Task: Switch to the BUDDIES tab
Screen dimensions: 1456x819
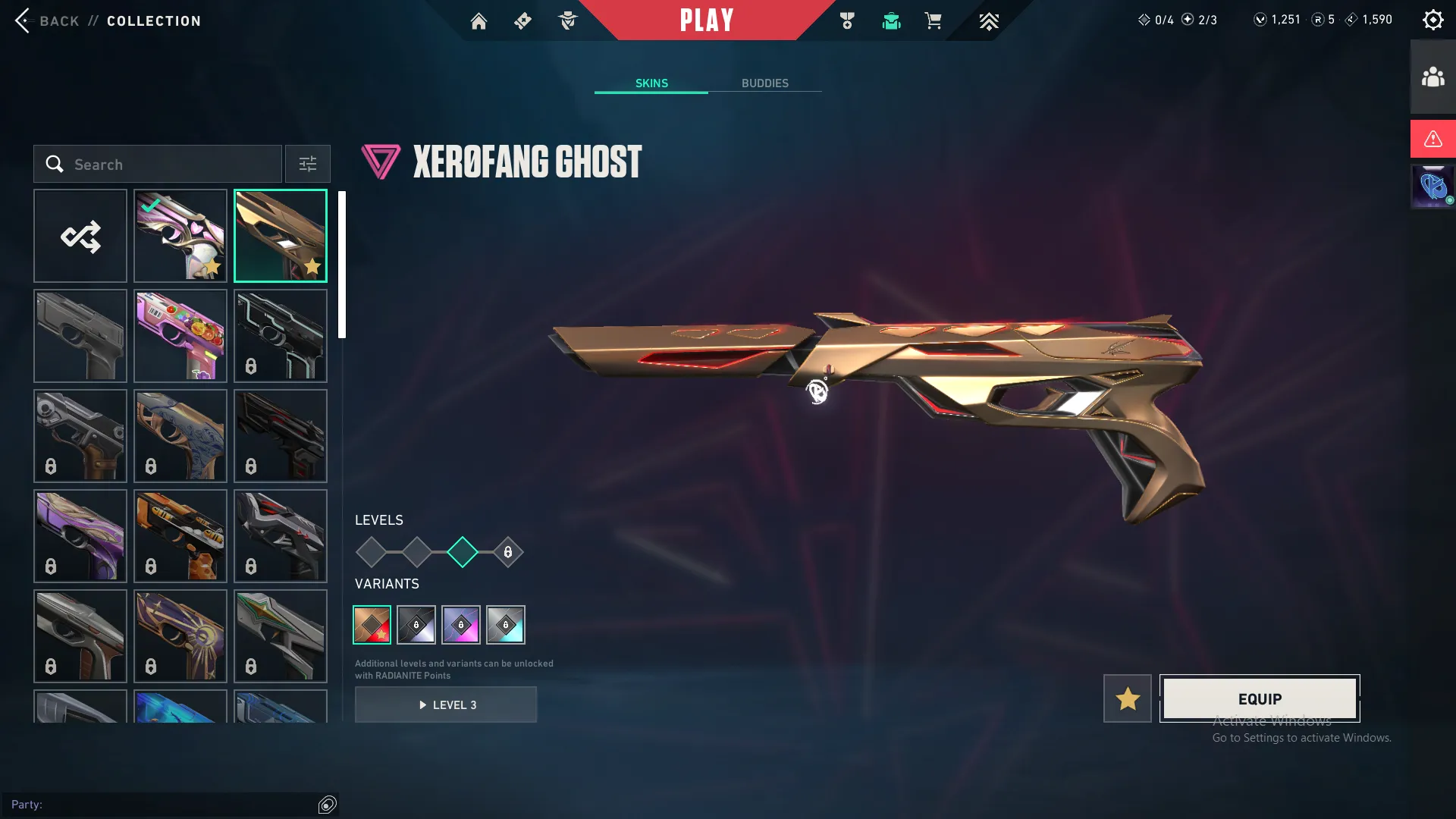Action: (766, 83)
